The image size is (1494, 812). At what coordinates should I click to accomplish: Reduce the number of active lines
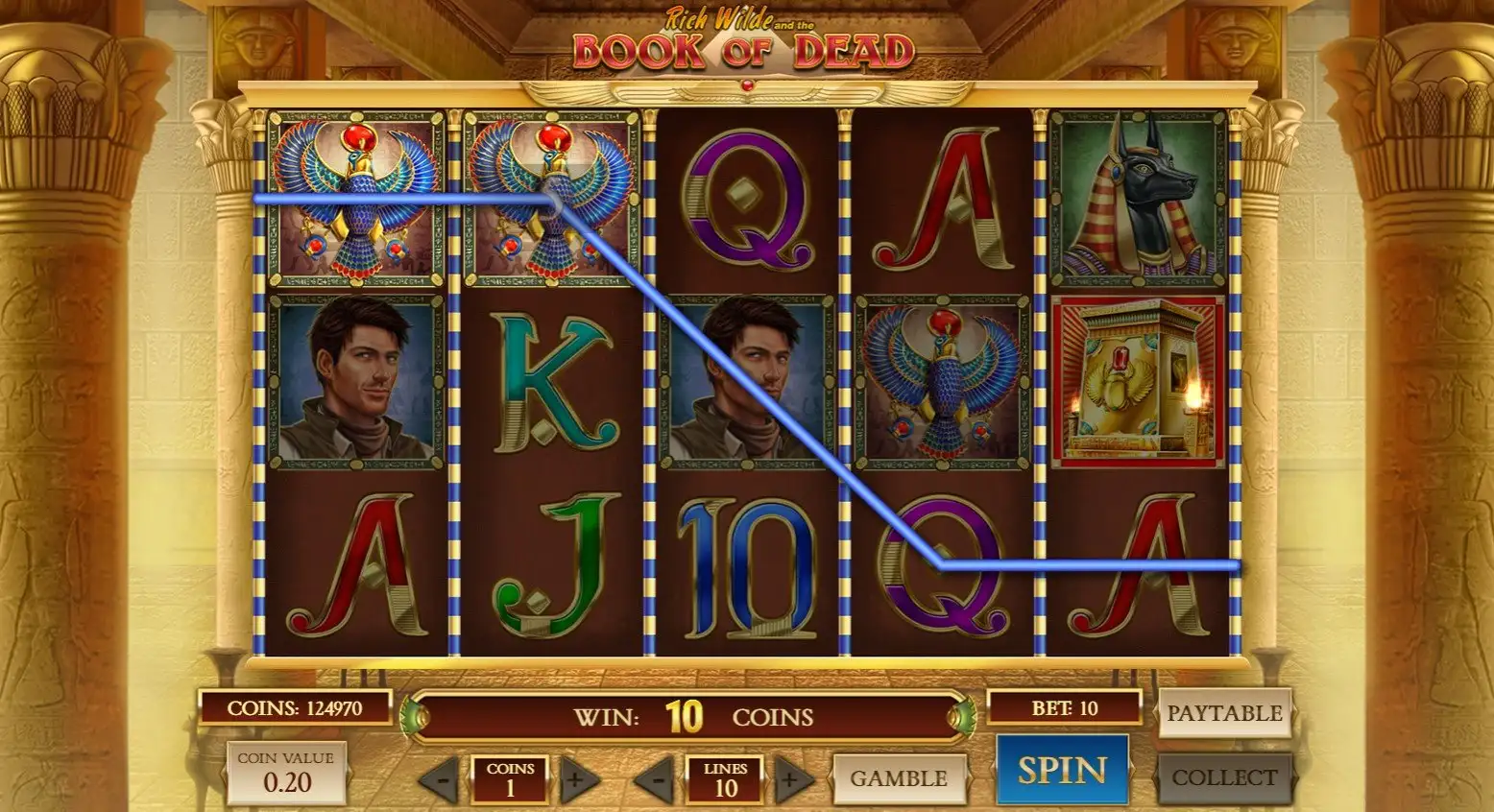[x=656, y=779]
